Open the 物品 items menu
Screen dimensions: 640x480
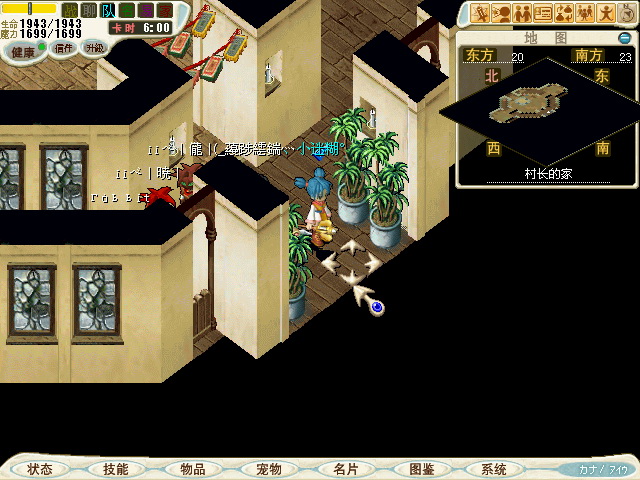192,469
